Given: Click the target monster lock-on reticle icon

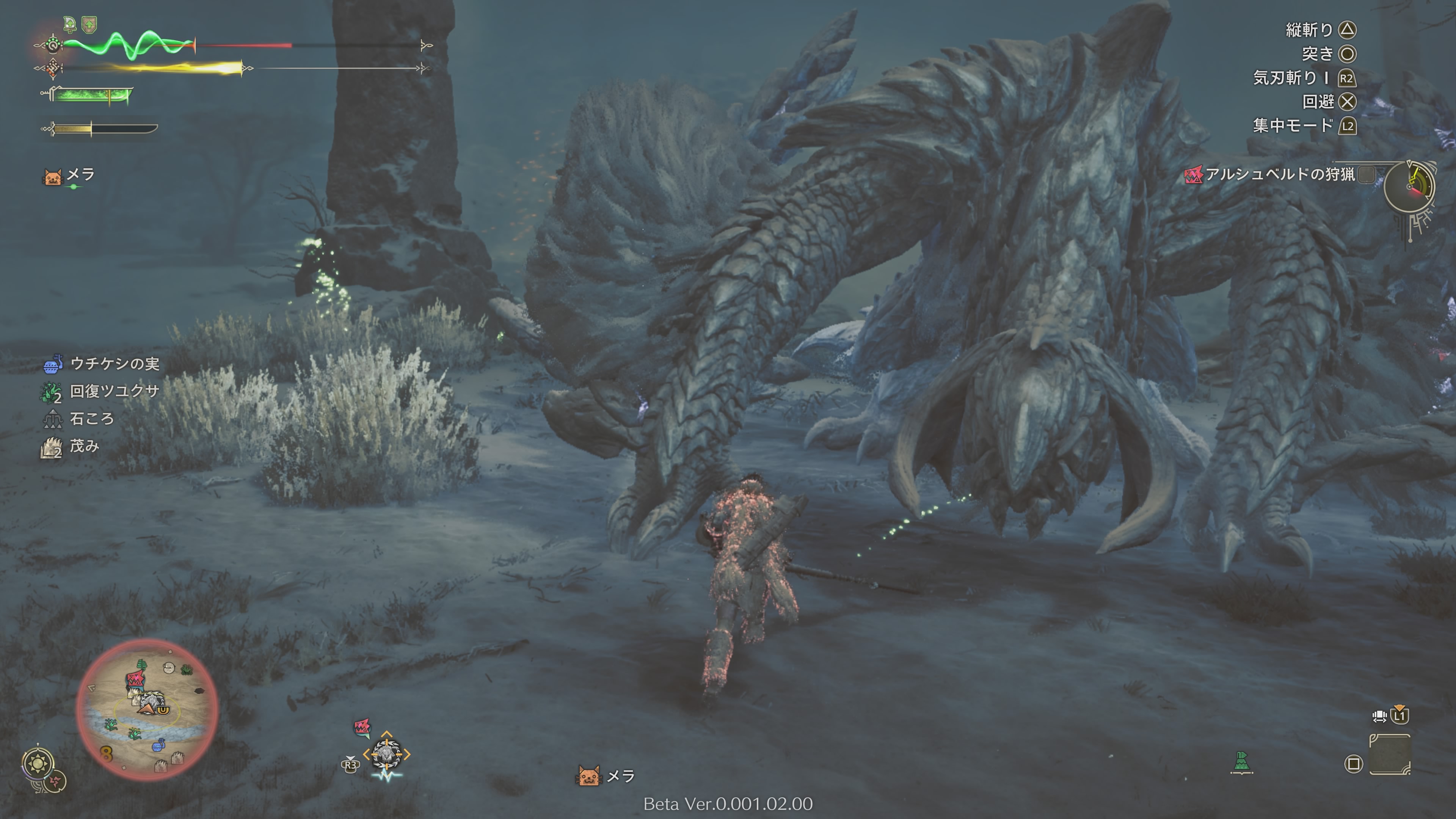Looking at the screenshot, I should [387, 753].
